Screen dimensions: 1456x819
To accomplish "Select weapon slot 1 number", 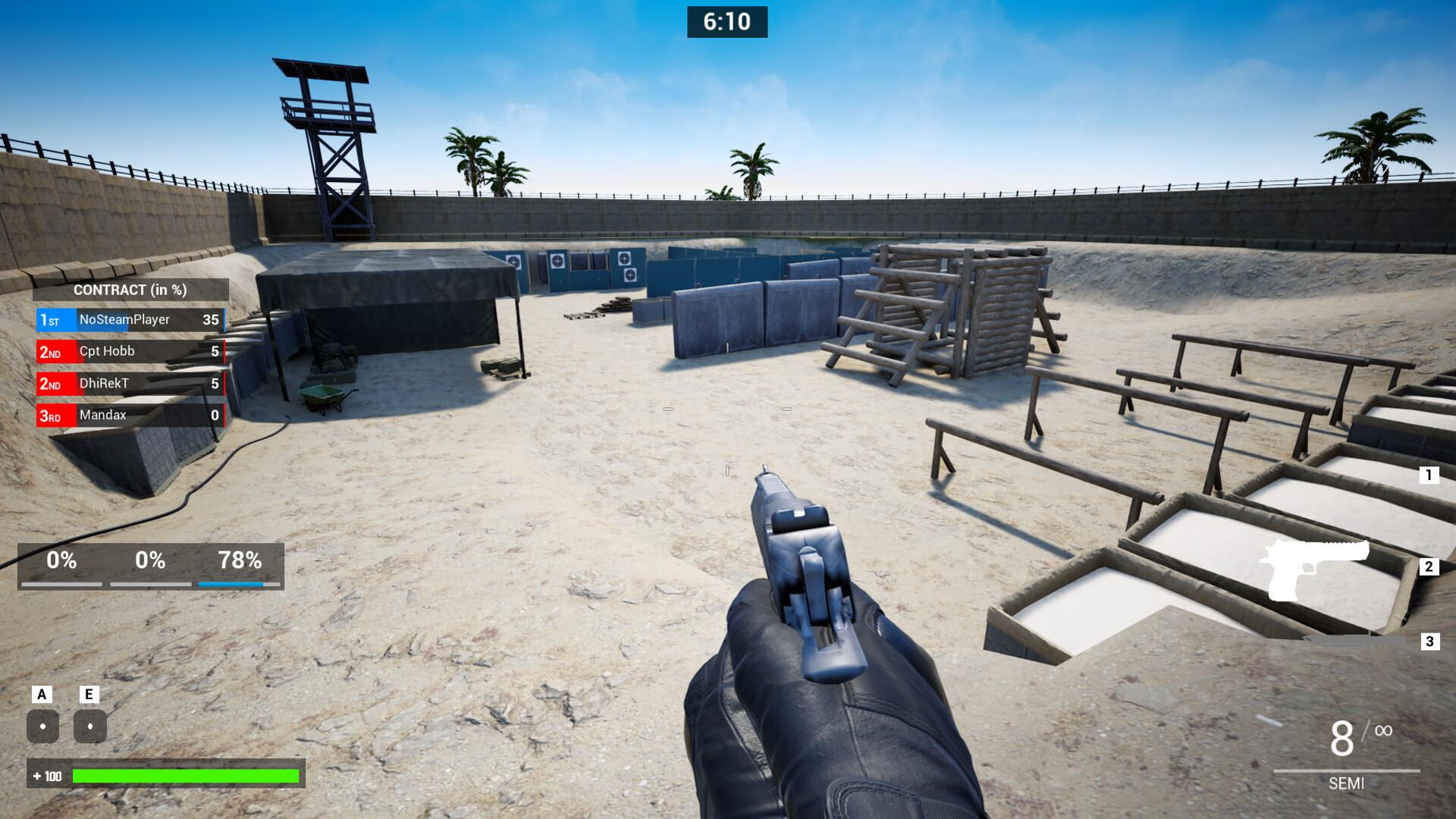I will click(1428, 476).
